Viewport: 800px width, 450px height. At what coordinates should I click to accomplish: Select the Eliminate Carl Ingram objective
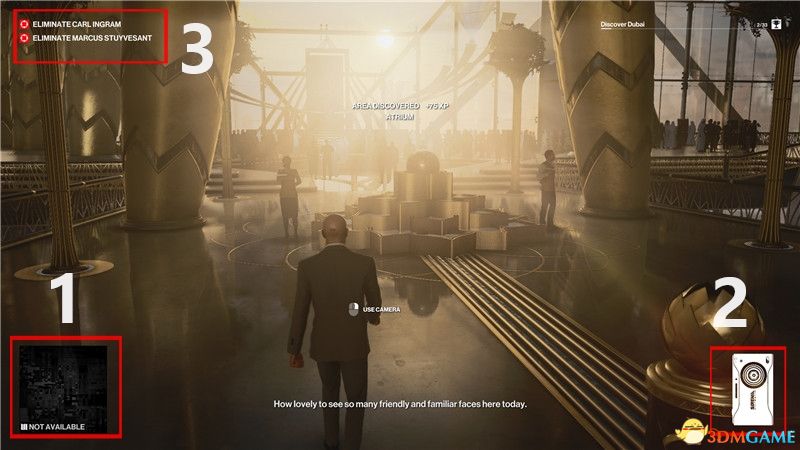coord(76,20)
